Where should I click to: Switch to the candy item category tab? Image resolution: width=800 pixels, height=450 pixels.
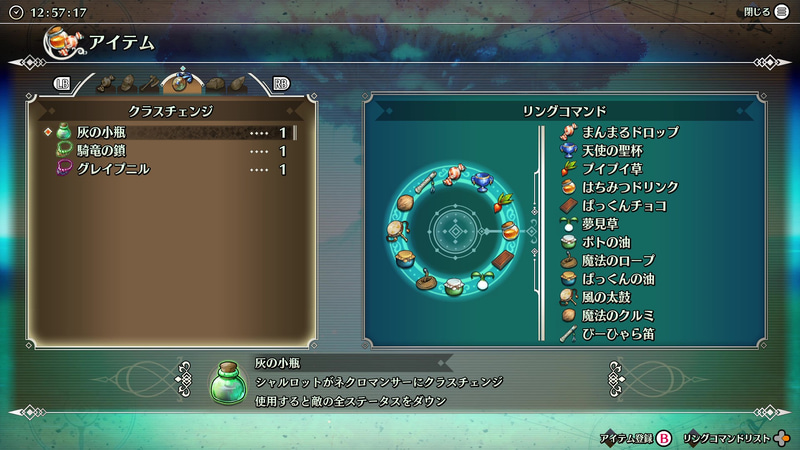[x=104, y=83]
